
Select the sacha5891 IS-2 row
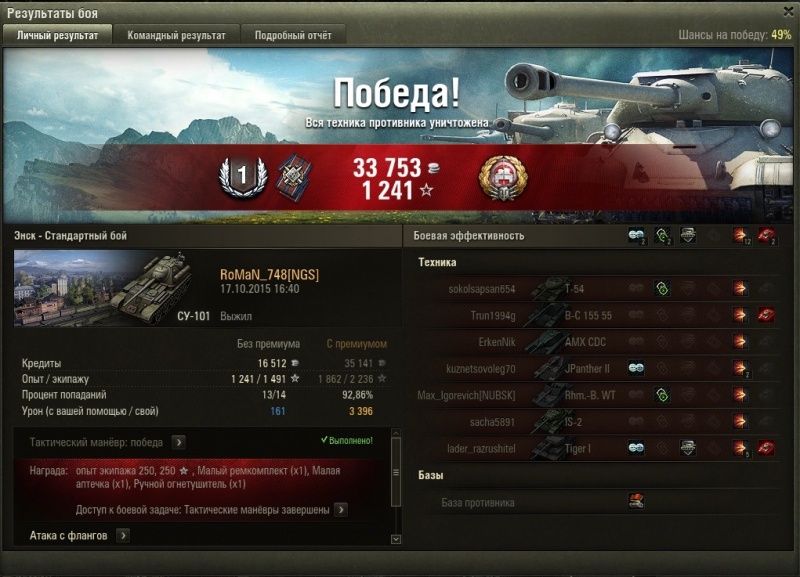point(600,422)
